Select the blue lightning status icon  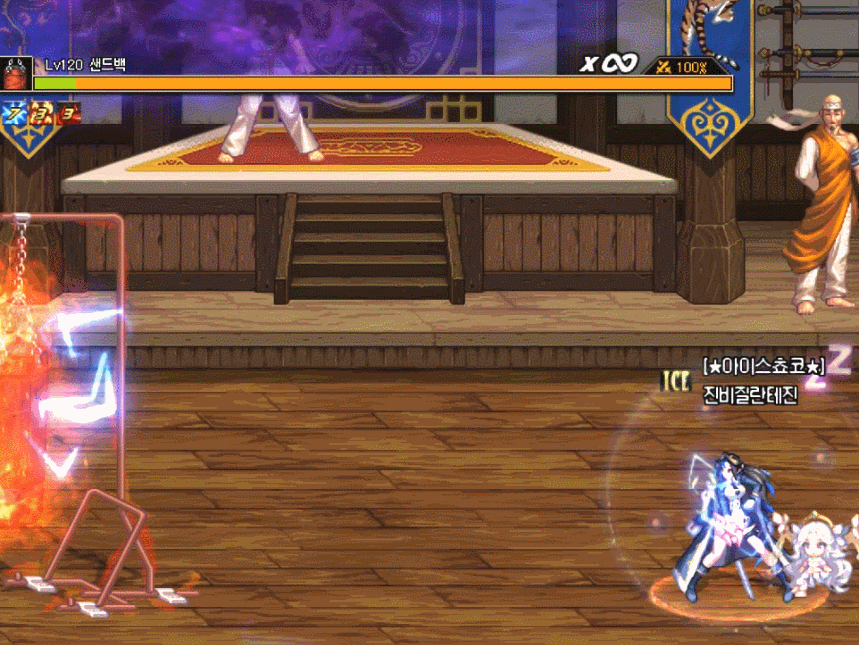tap(14, 114)
